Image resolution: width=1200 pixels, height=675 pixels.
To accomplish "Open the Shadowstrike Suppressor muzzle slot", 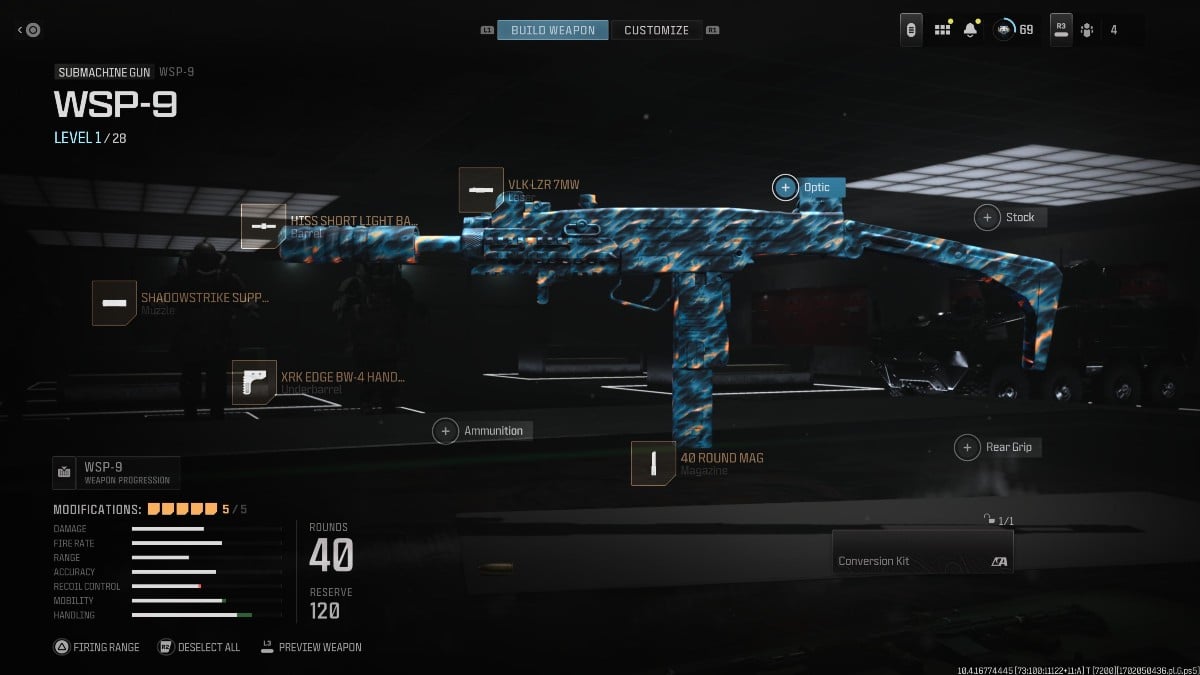I will 114,302.
